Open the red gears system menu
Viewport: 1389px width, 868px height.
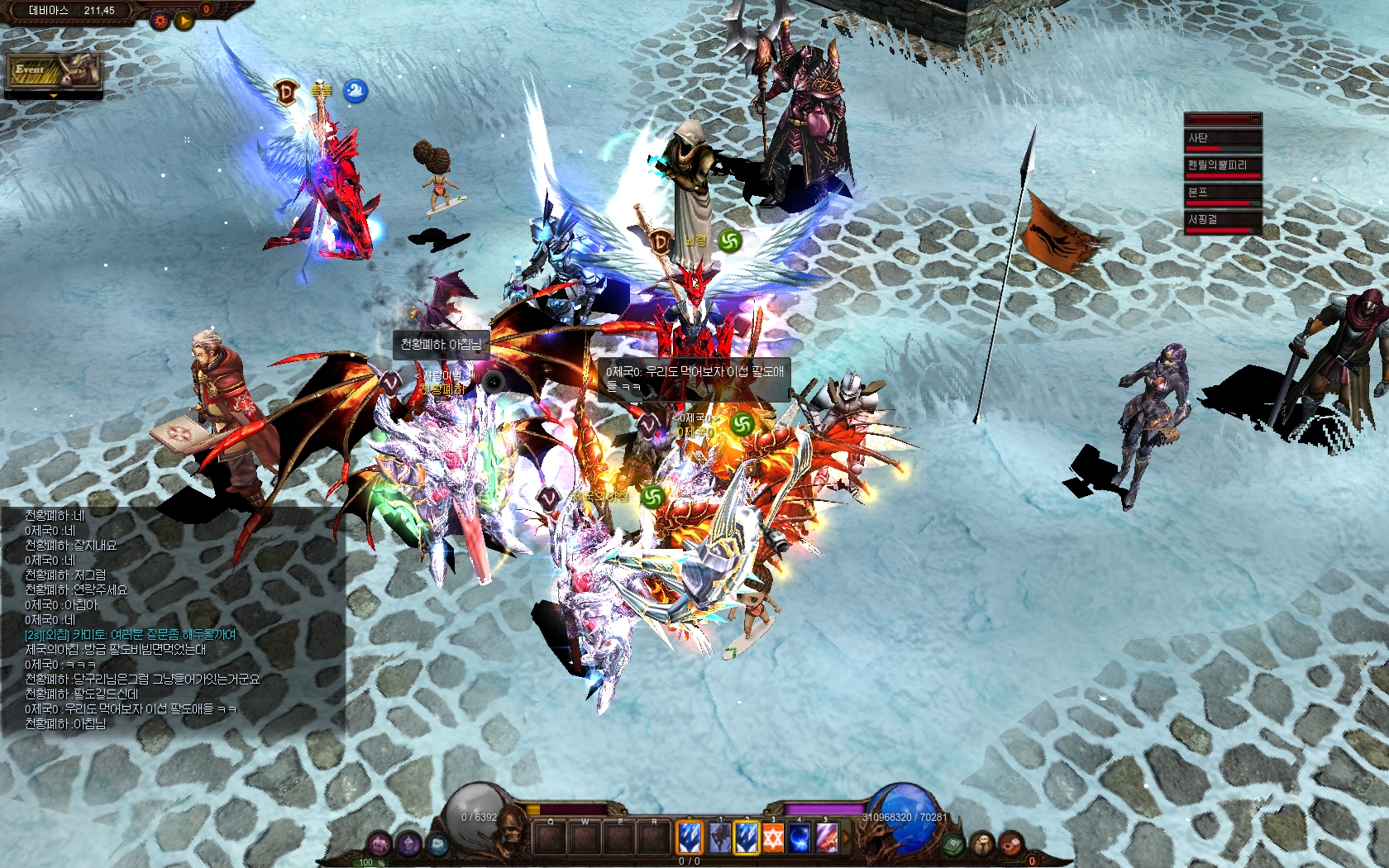coord(1010,844)
